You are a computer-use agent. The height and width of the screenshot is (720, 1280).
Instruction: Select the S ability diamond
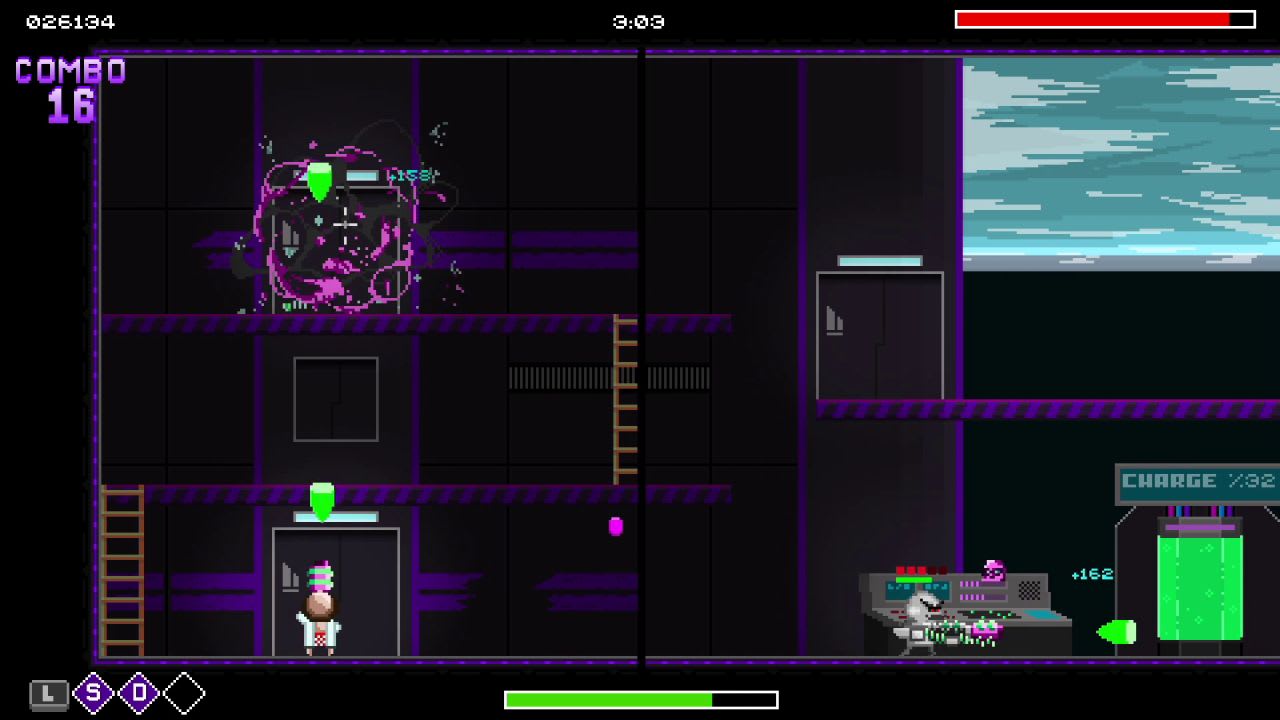(95, 693)
